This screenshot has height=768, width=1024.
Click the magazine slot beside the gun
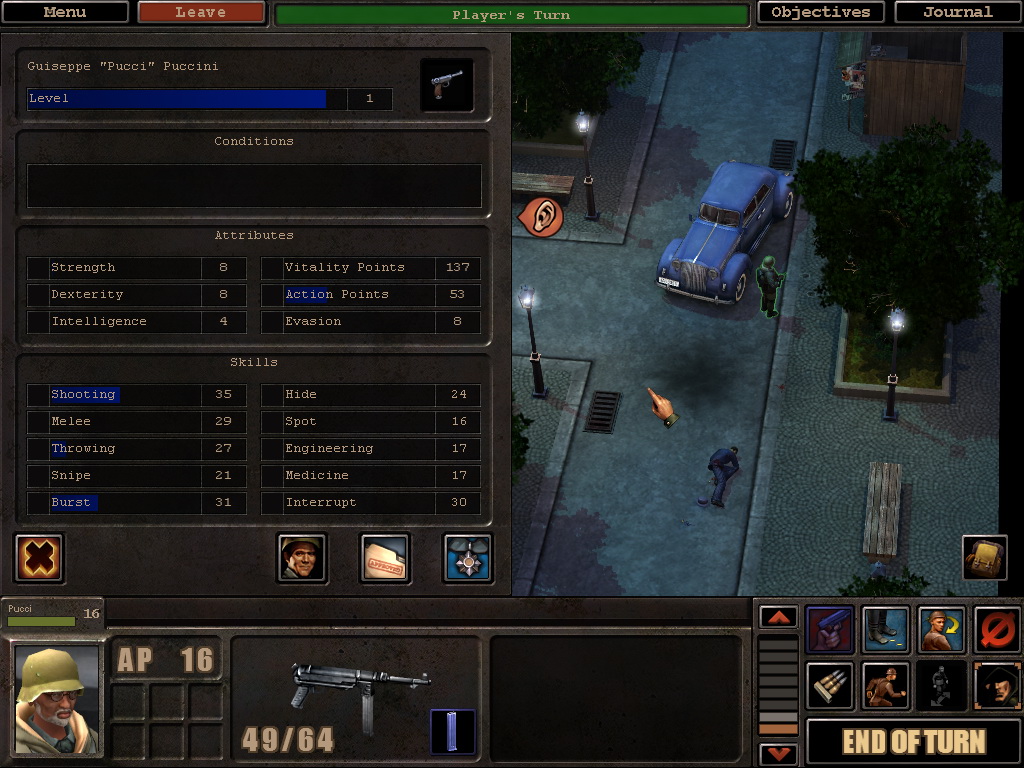(452, 732)
